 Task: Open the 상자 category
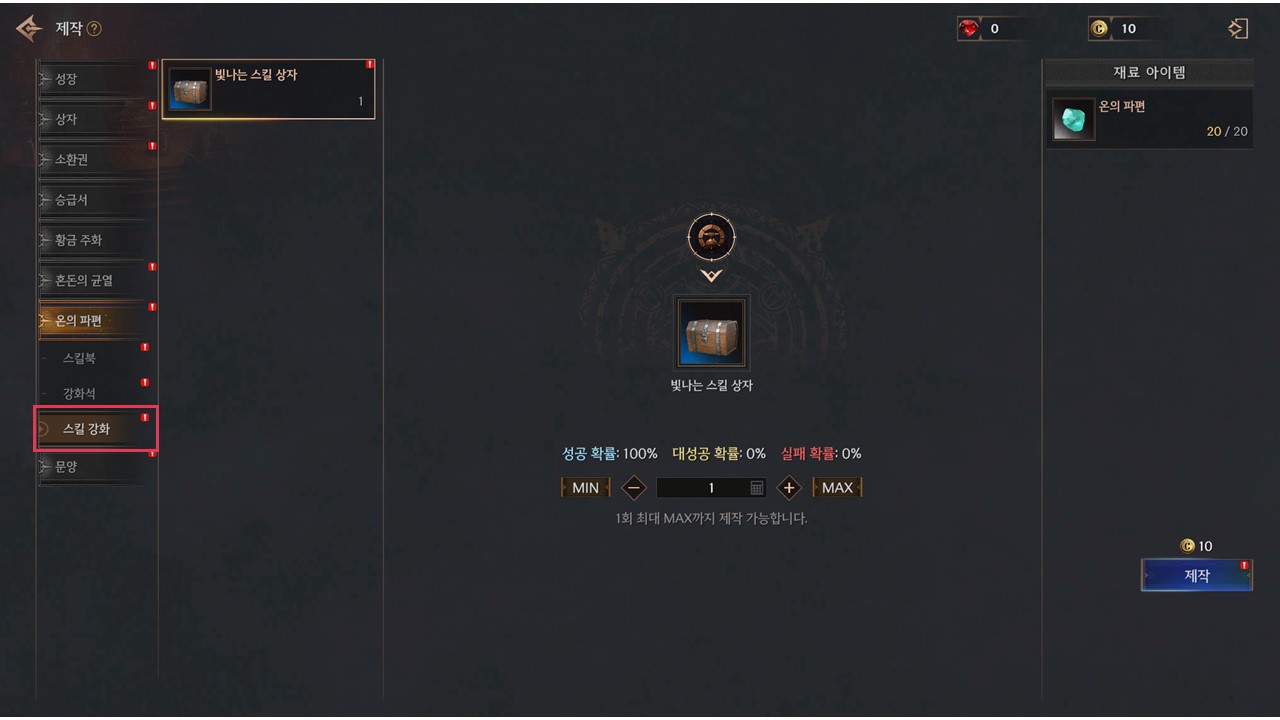pos(90,119)
